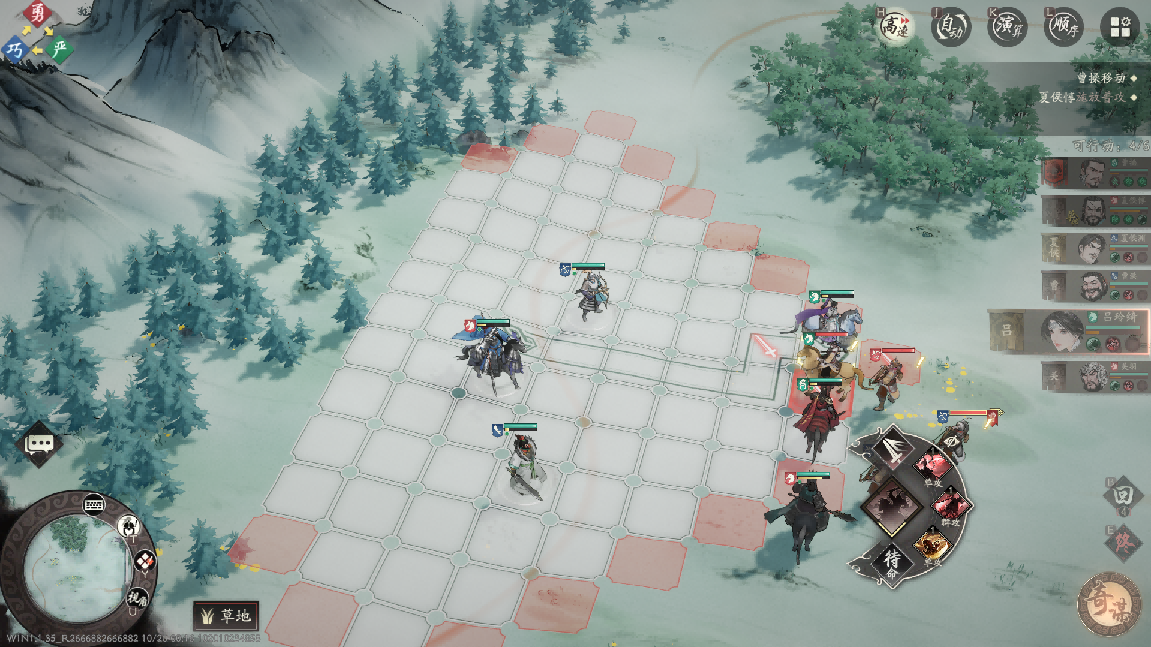Open the 奇谋 stratagem button
This screenshot has height=647, width=1151.
coord(1109,603)
